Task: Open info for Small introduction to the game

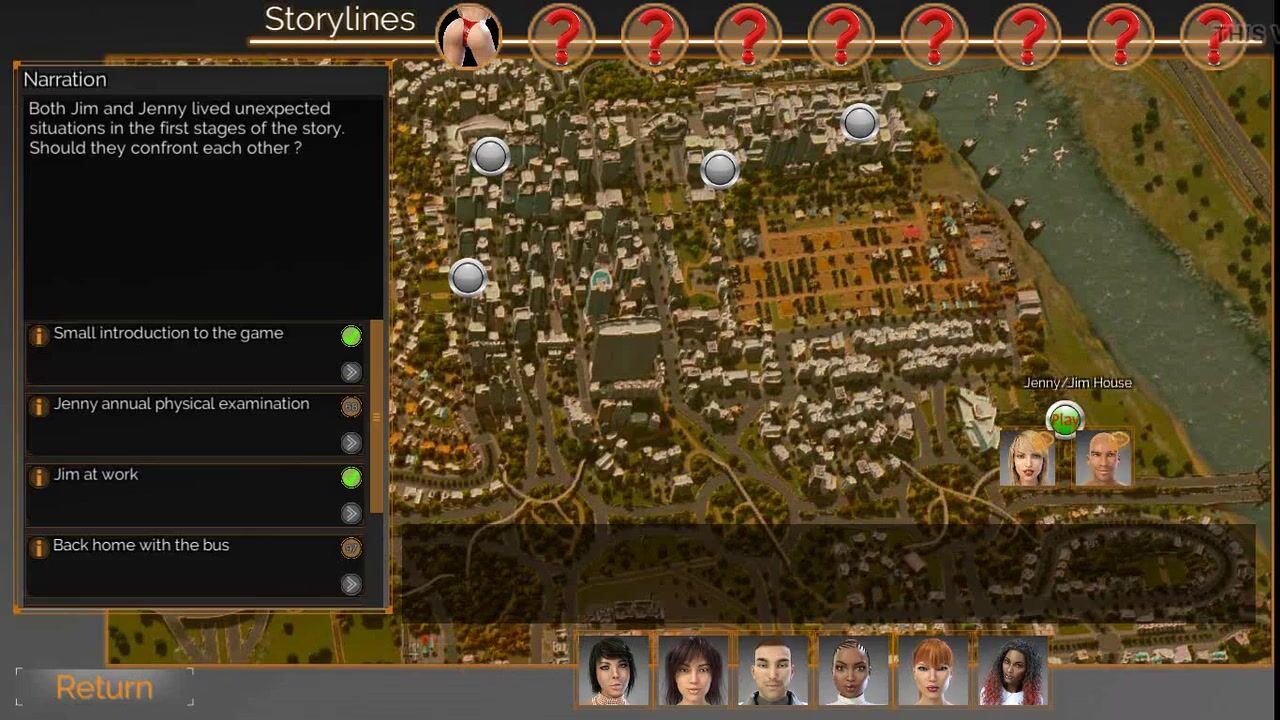Action: tap(38, 336)
